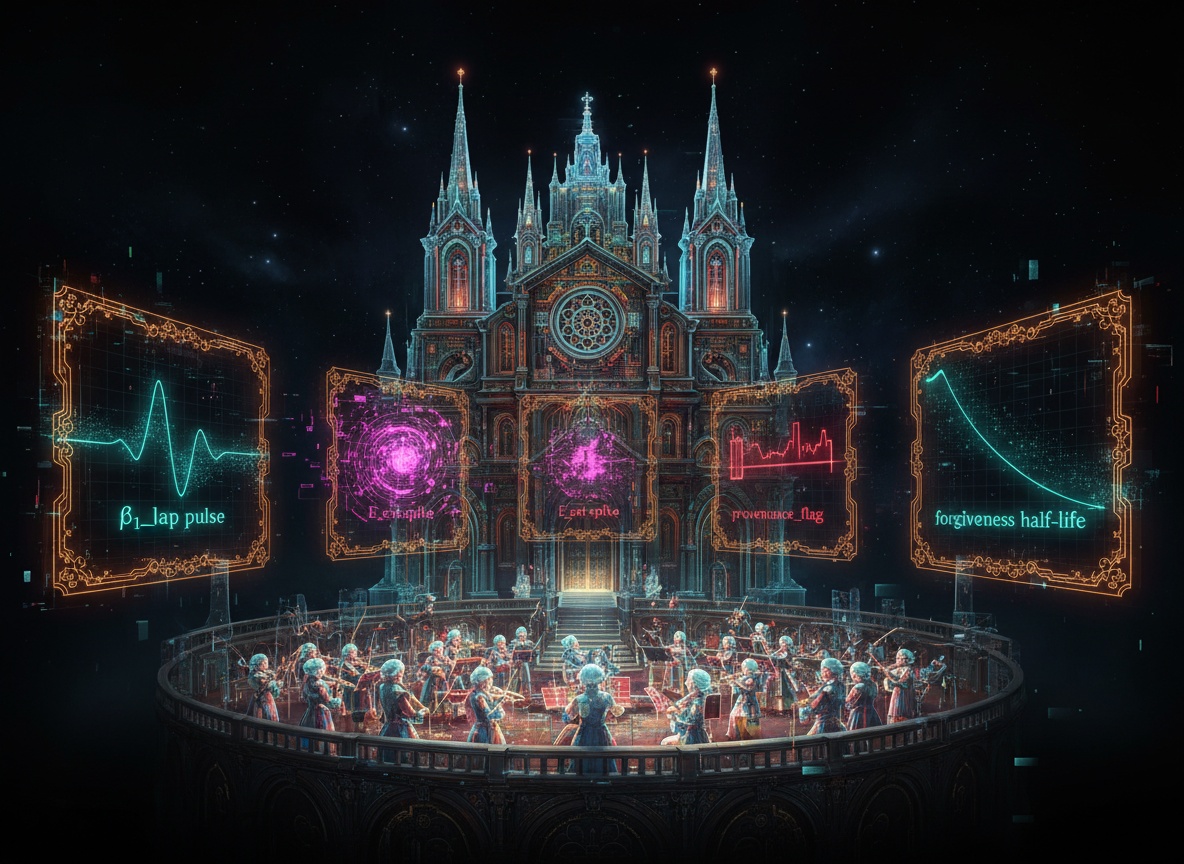Choose the center magenta spike panel
Image resolution: width=1184 pixels, height=864 pixels.
(588, 466)
